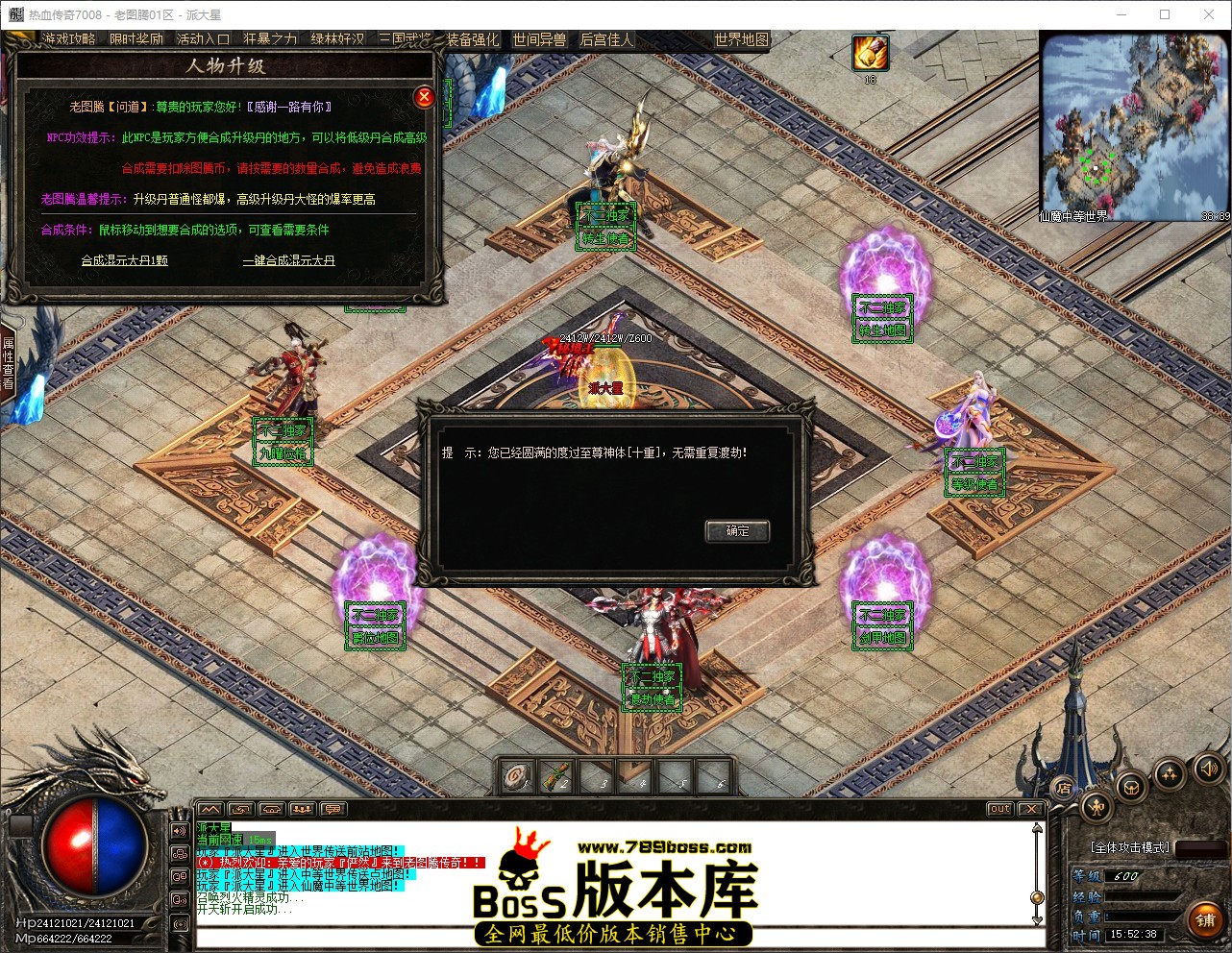The height and width of the screenshot is (953, 1232).
Task: Click the 确定 button in the prompt dialog
Action: coord(736,530)
